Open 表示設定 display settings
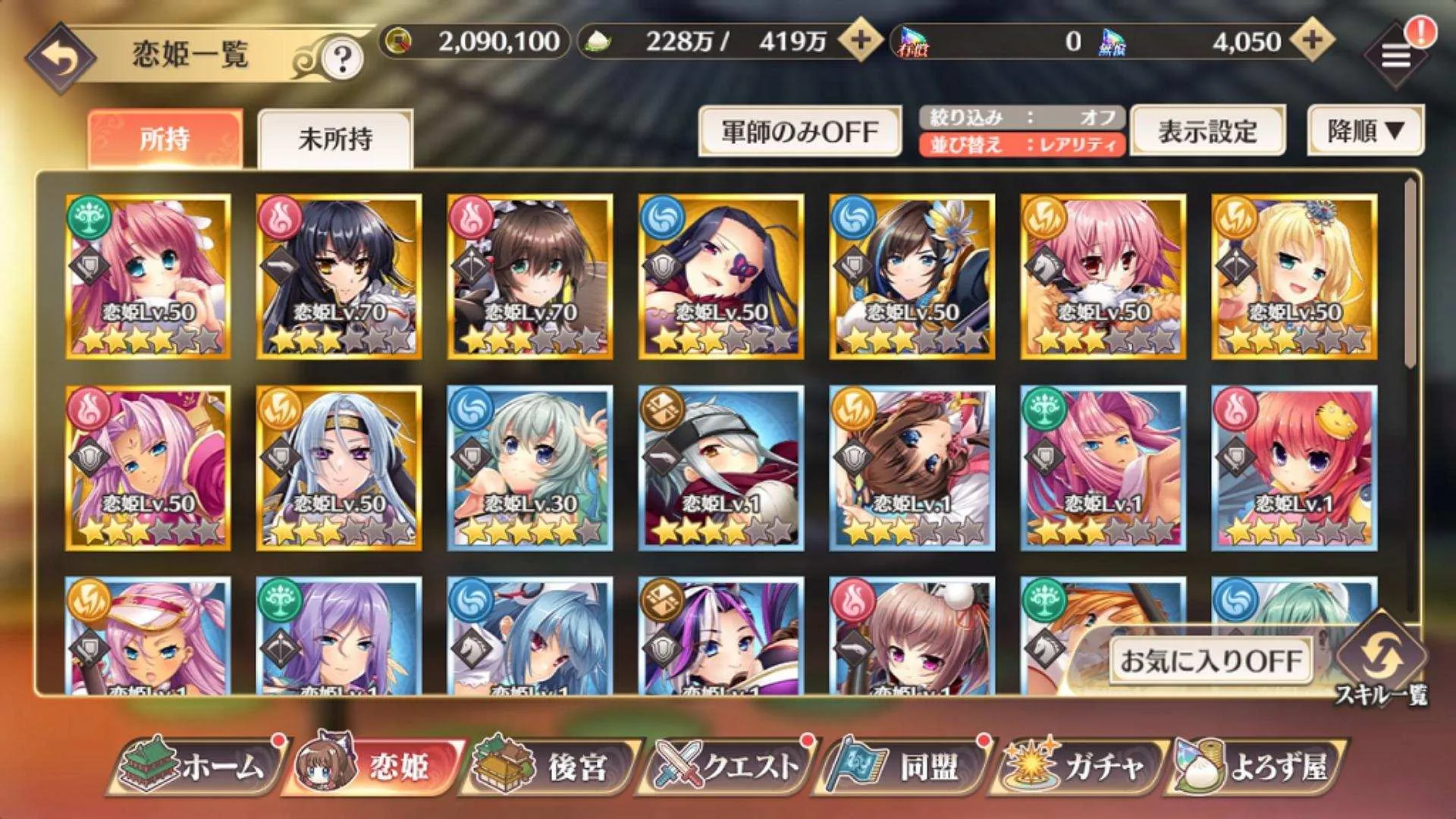The image size is (1456, 819). [1207, 131]
